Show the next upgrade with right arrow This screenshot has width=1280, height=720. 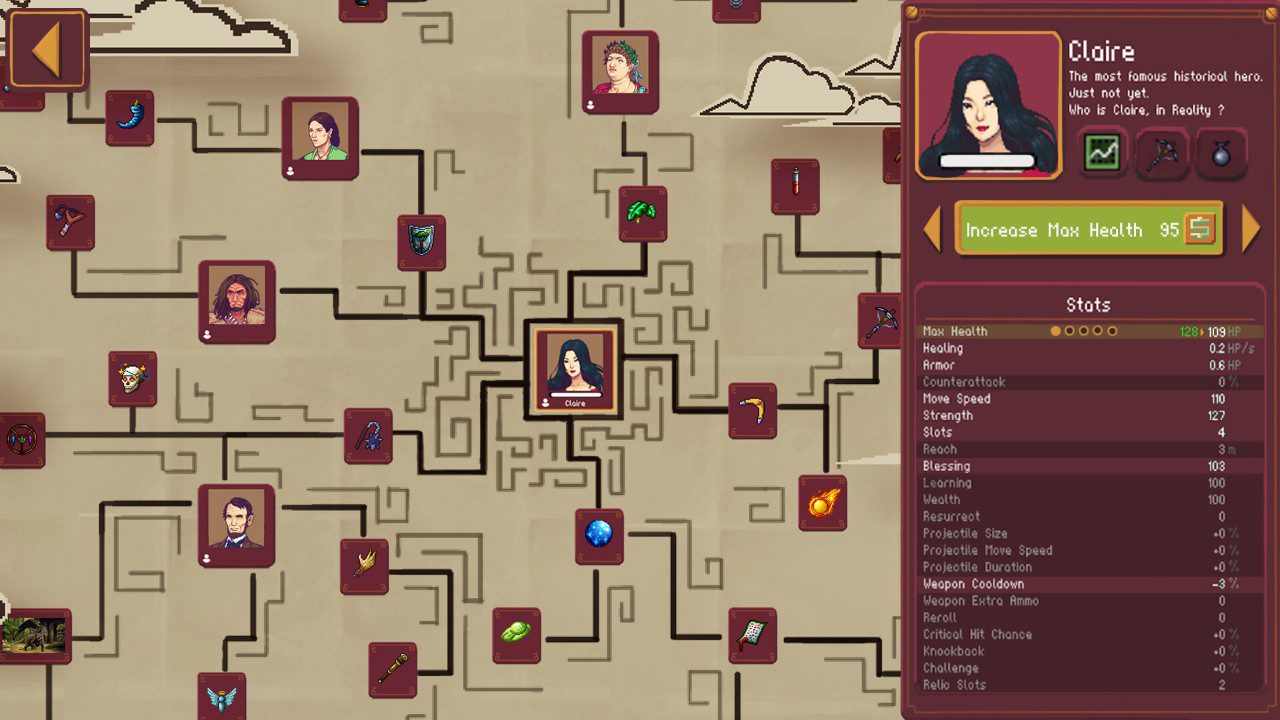click(1250, 229)
